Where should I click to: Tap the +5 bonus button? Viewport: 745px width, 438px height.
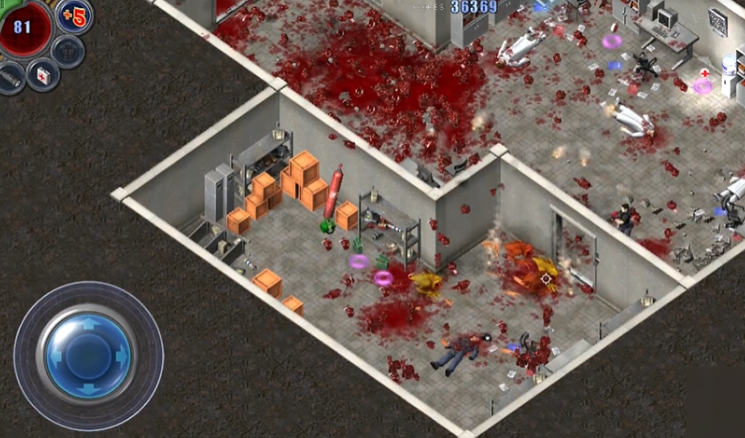(75, 16)
